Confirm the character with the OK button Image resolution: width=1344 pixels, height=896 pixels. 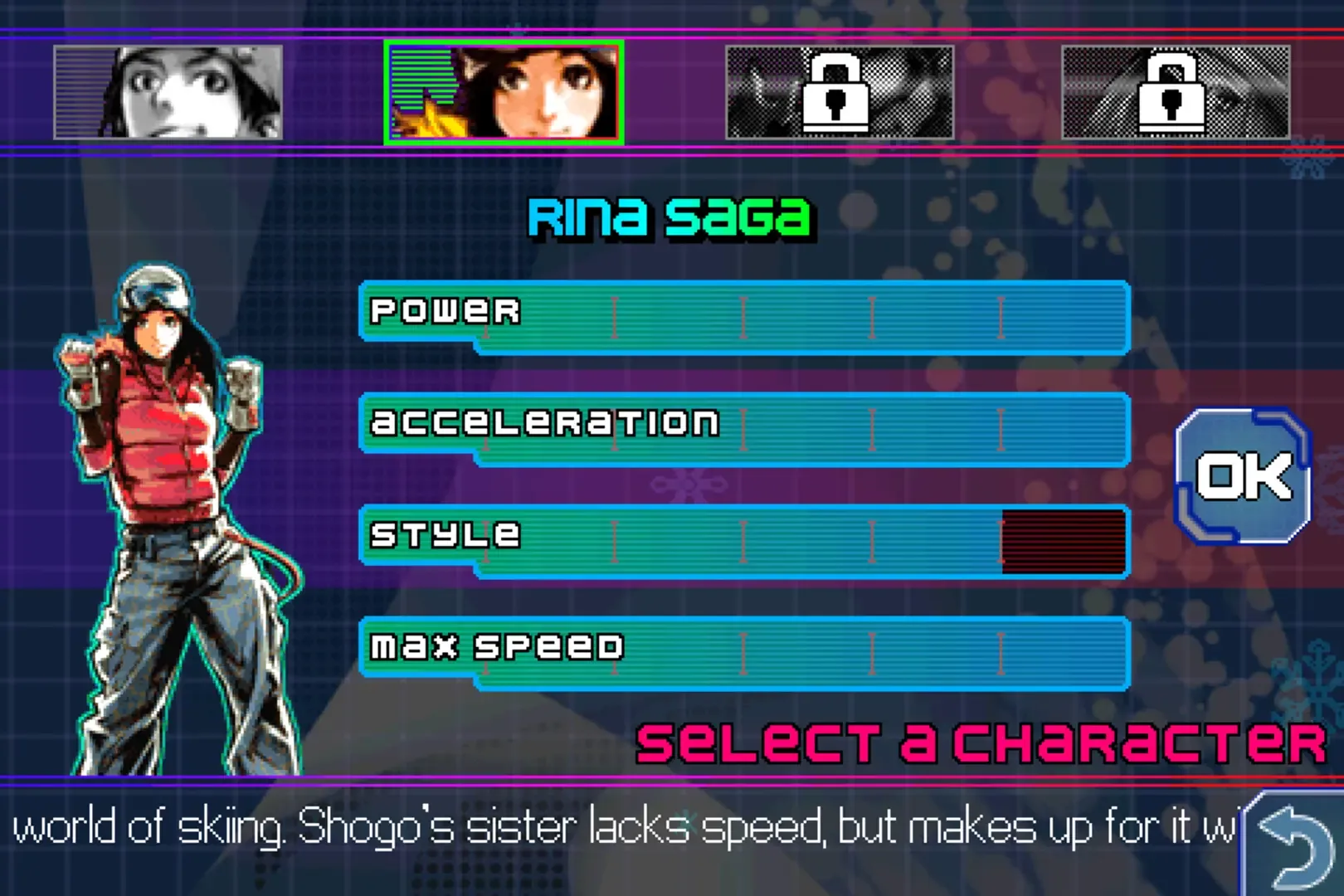tap(1242, 476)
